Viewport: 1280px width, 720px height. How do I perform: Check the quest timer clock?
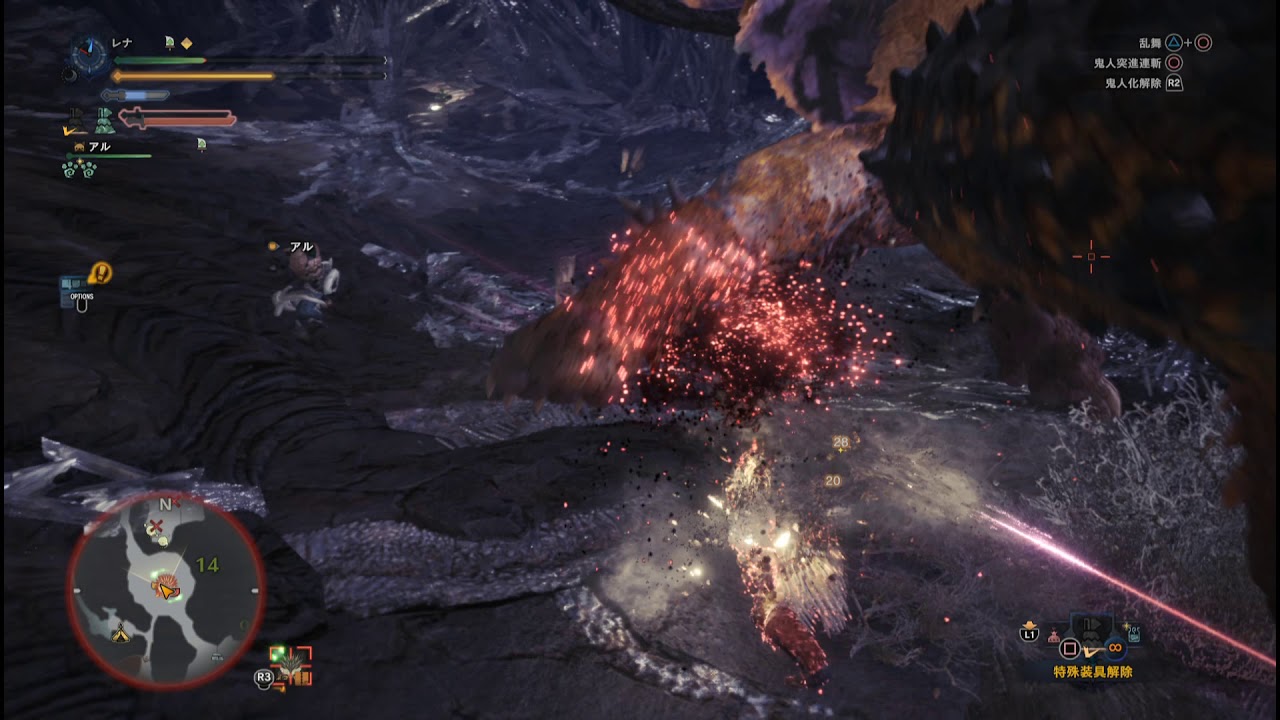[89, 56]
